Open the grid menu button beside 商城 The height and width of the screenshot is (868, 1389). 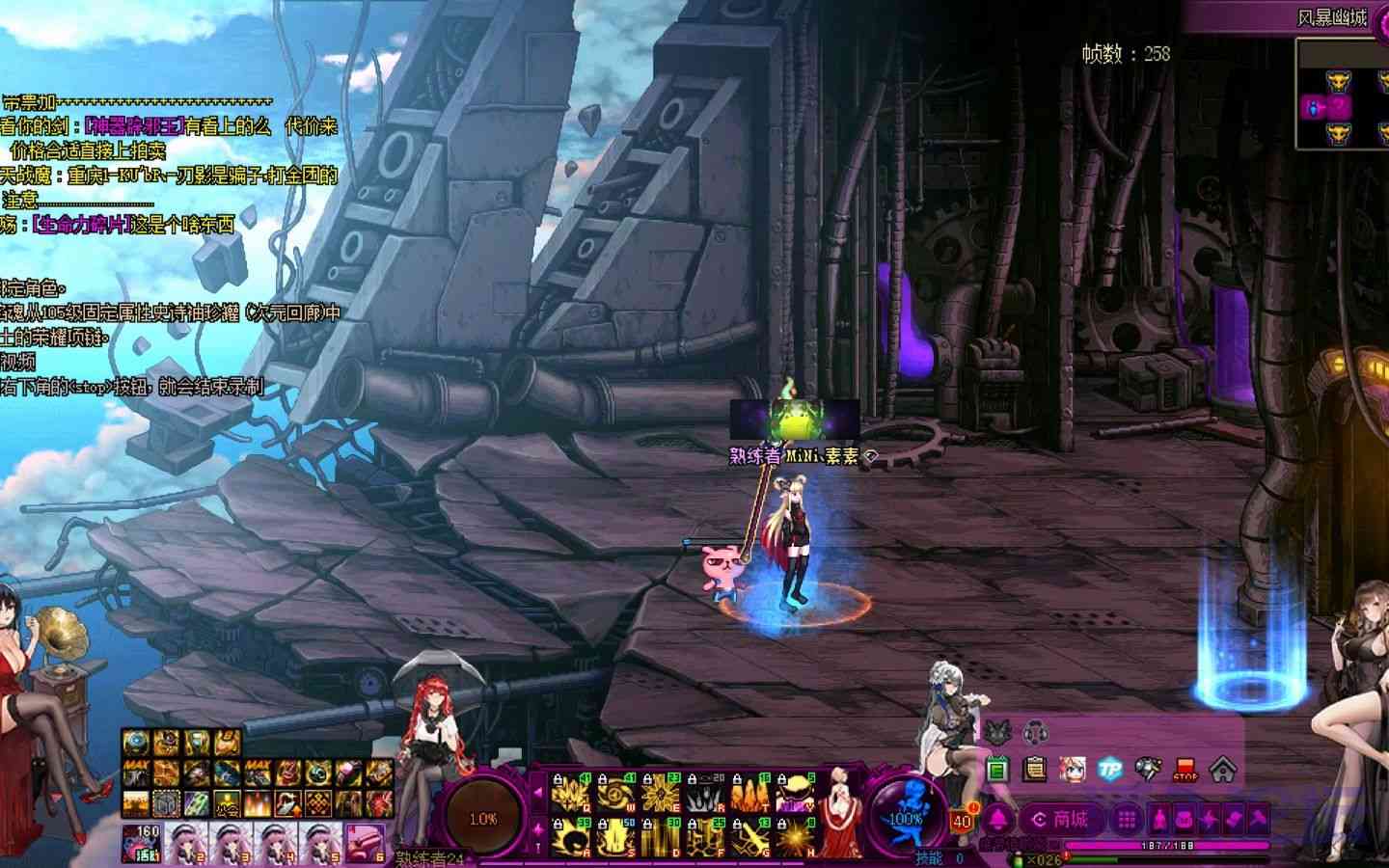point(1126,820)
